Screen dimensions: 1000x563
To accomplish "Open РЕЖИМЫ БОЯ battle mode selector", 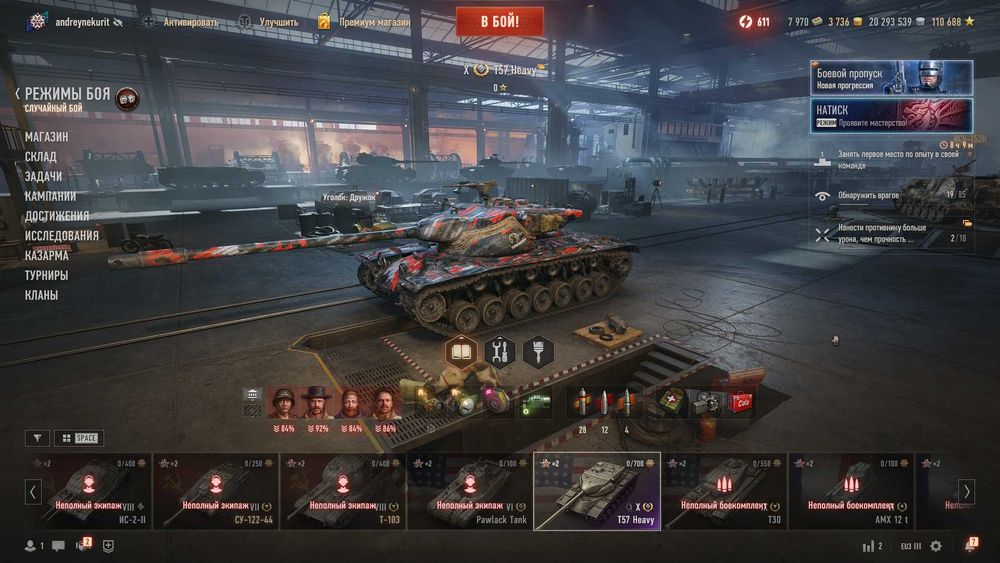I will 67,93.
